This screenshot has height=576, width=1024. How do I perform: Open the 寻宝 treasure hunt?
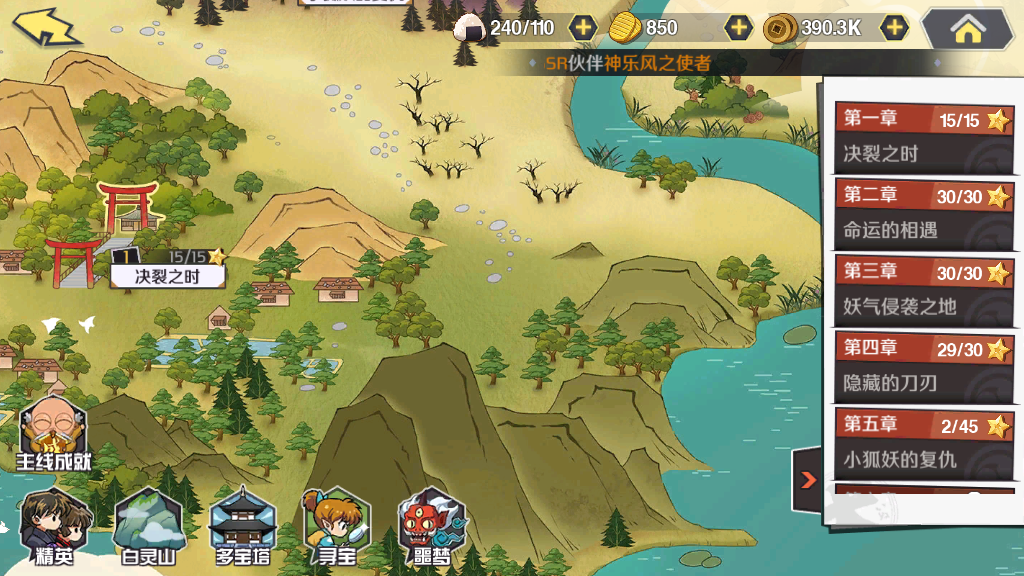point(337,527)
